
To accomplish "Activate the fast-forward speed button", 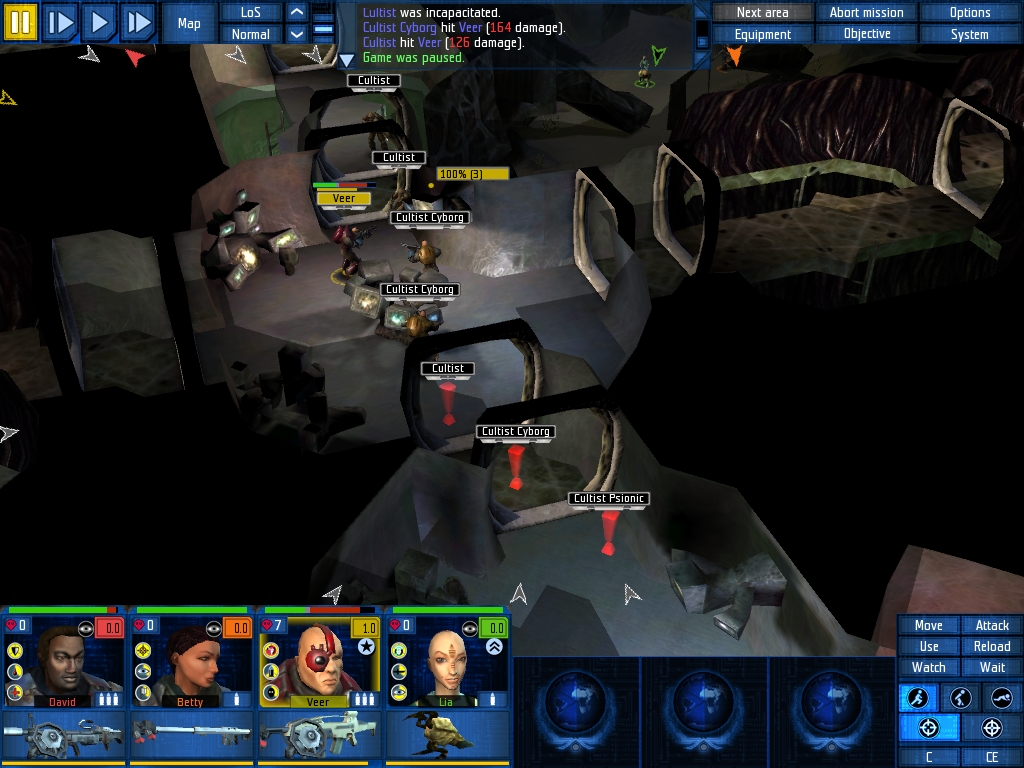I will point(137,21).
